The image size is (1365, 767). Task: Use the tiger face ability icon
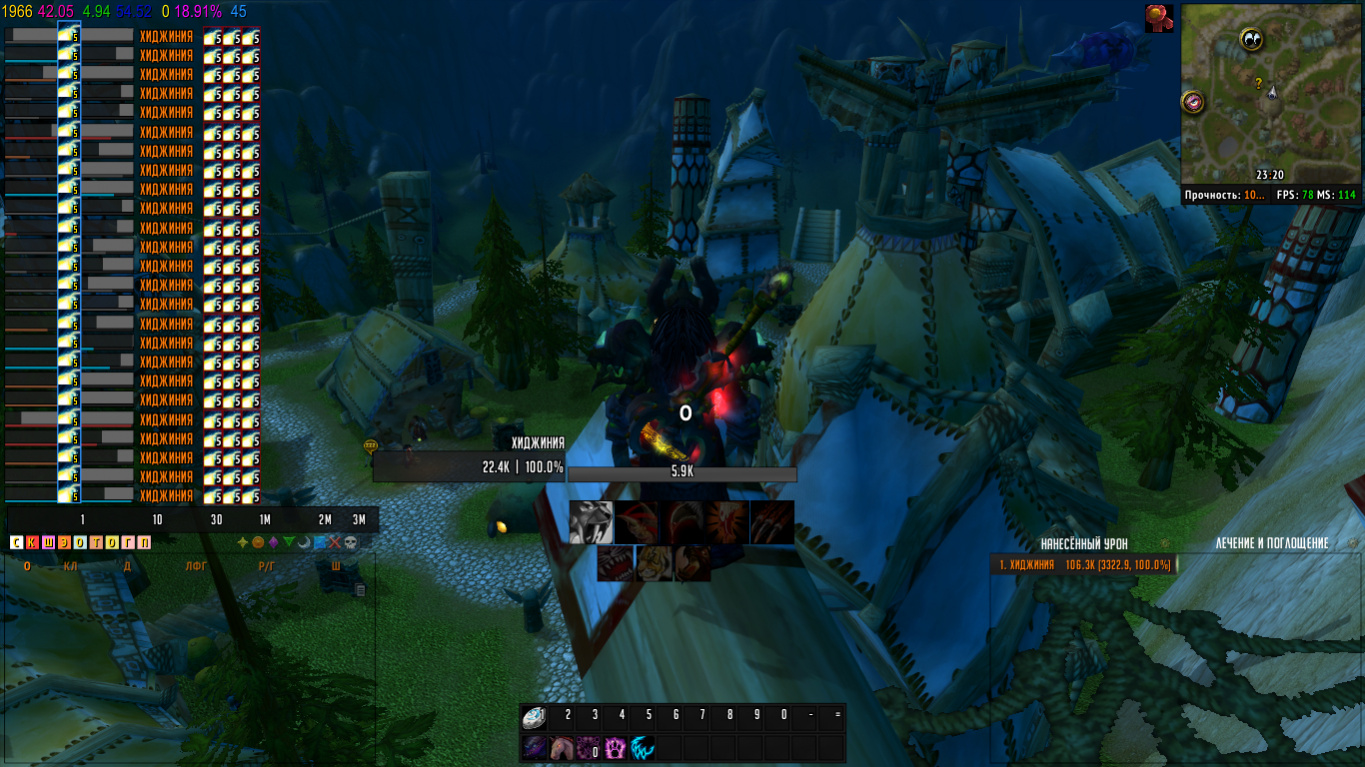tap(652, 562)
